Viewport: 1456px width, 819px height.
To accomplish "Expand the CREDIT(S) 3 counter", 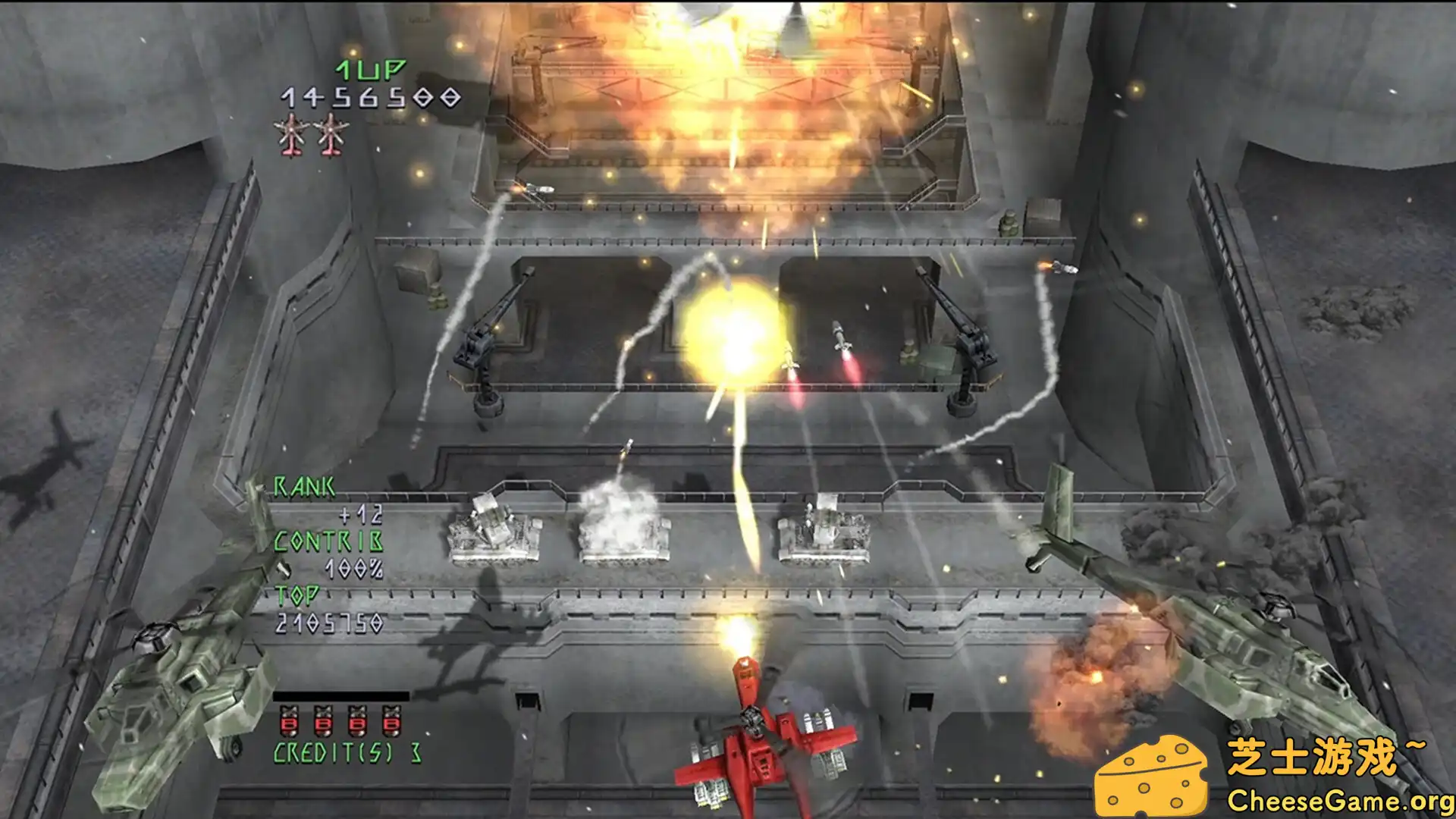I will coord(345,752).
